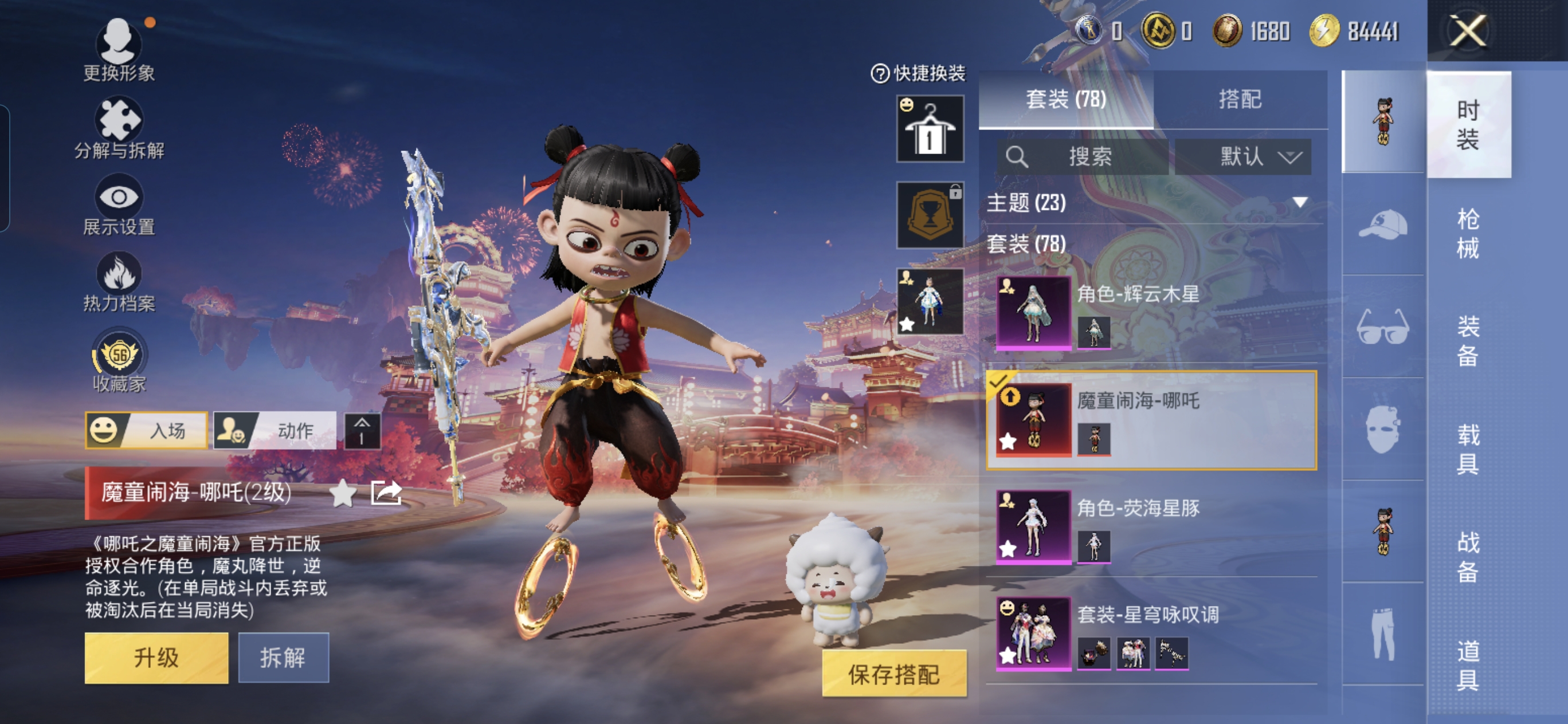This screenshot has width=1568, height=724.
Task: Select the 套装-星穹咏叹调 outfit set
Action: click(1150, 633)
